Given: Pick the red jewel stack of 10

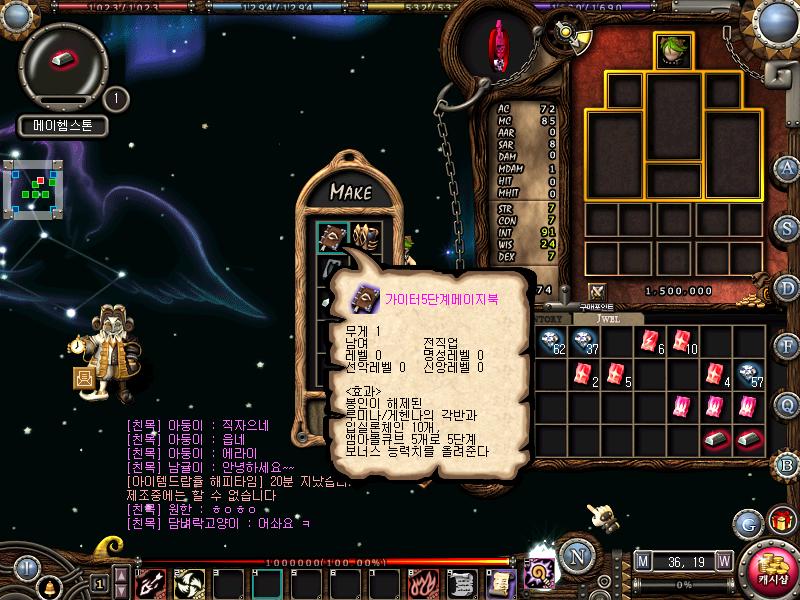Looking at the screenshot, I should pyautogui.click(x=682, y=342).
